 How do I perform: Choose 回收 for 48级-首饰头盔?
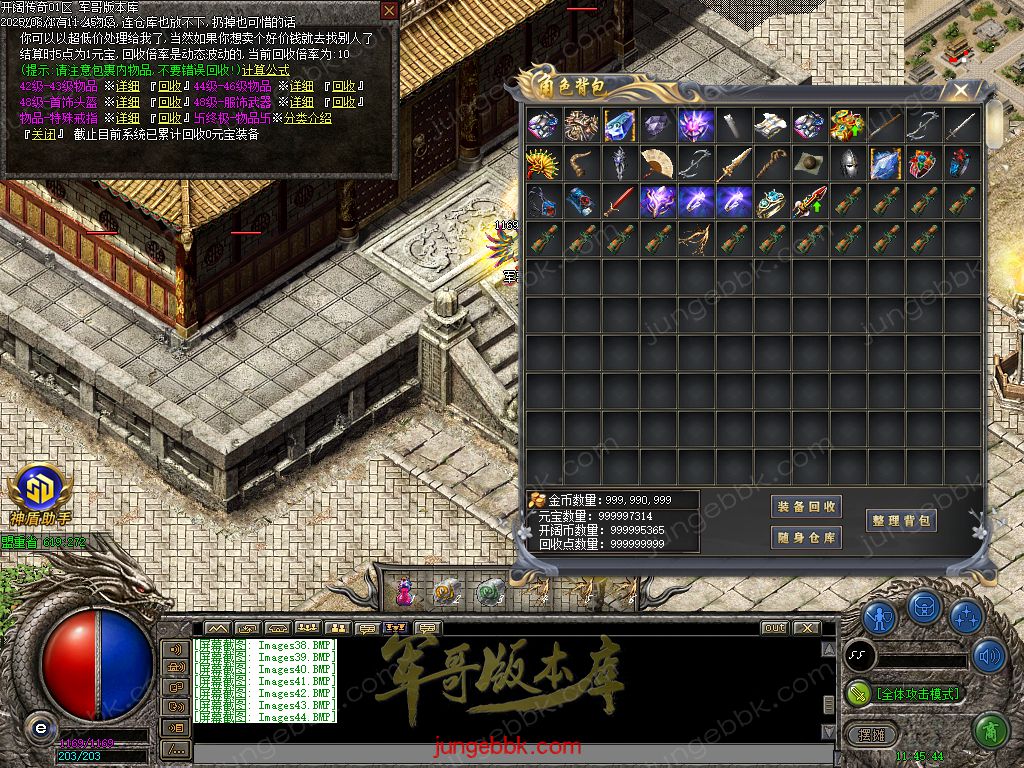169,102
